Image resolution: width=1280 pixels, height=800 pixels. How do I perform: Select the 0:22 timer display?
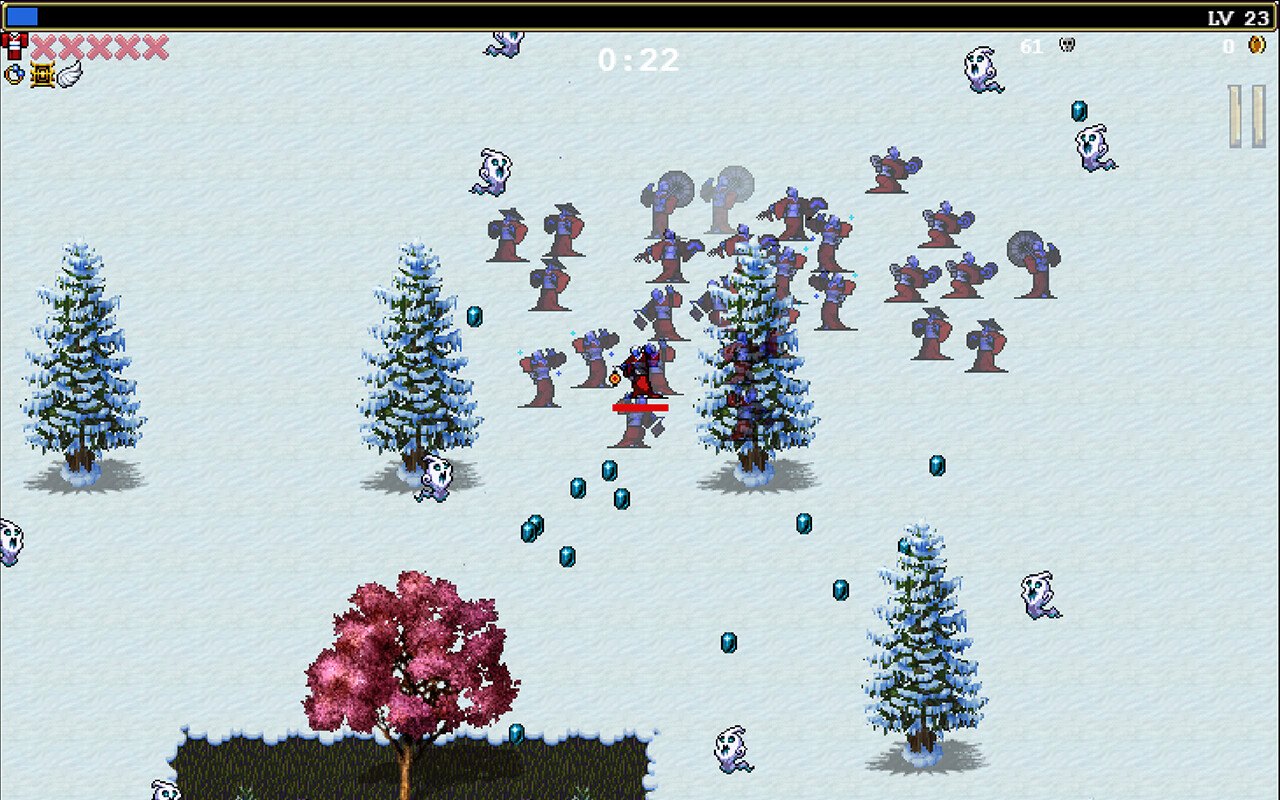click(x=640, y=61)
